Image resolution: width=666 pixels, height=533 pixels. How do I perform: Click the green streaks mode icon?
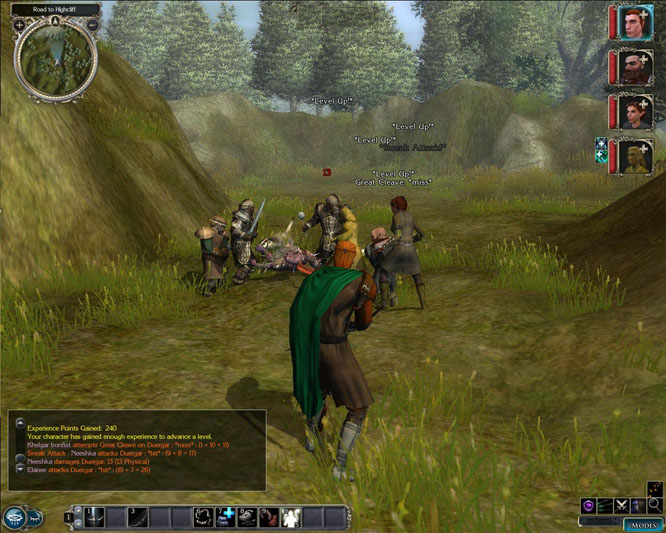[x=605, y=506]
